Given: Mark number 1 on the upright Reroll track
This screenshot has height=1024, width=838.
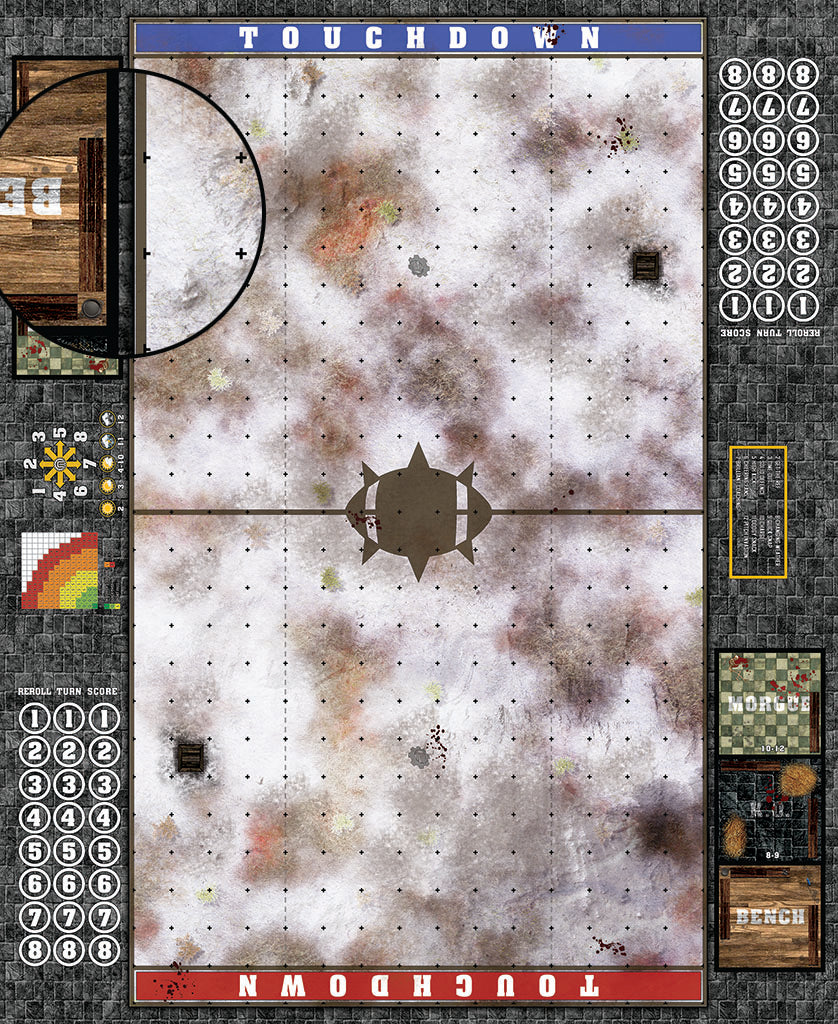Looking at the screenshot, I should click(x=35, y=718).
